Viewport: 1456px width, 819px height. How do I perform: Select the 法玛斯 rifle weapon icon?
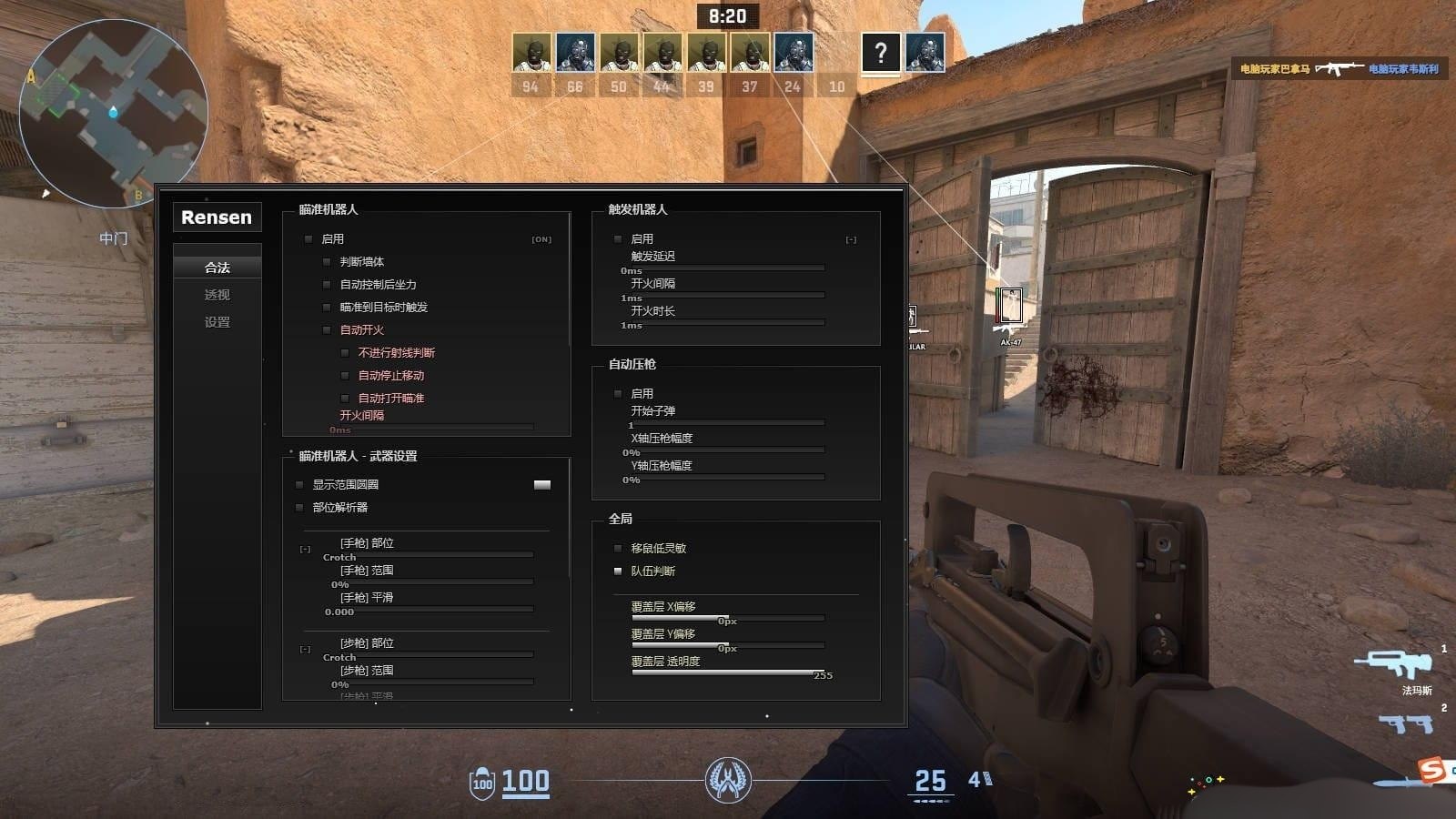click(x=1394, y=664)
